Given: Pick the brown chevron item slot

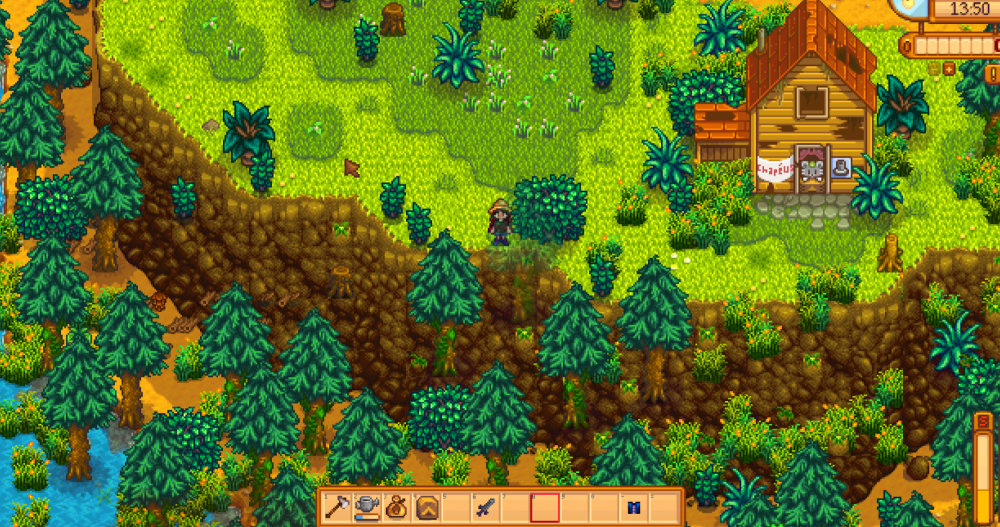Looking at the screenshot, I should pos(425,507).
